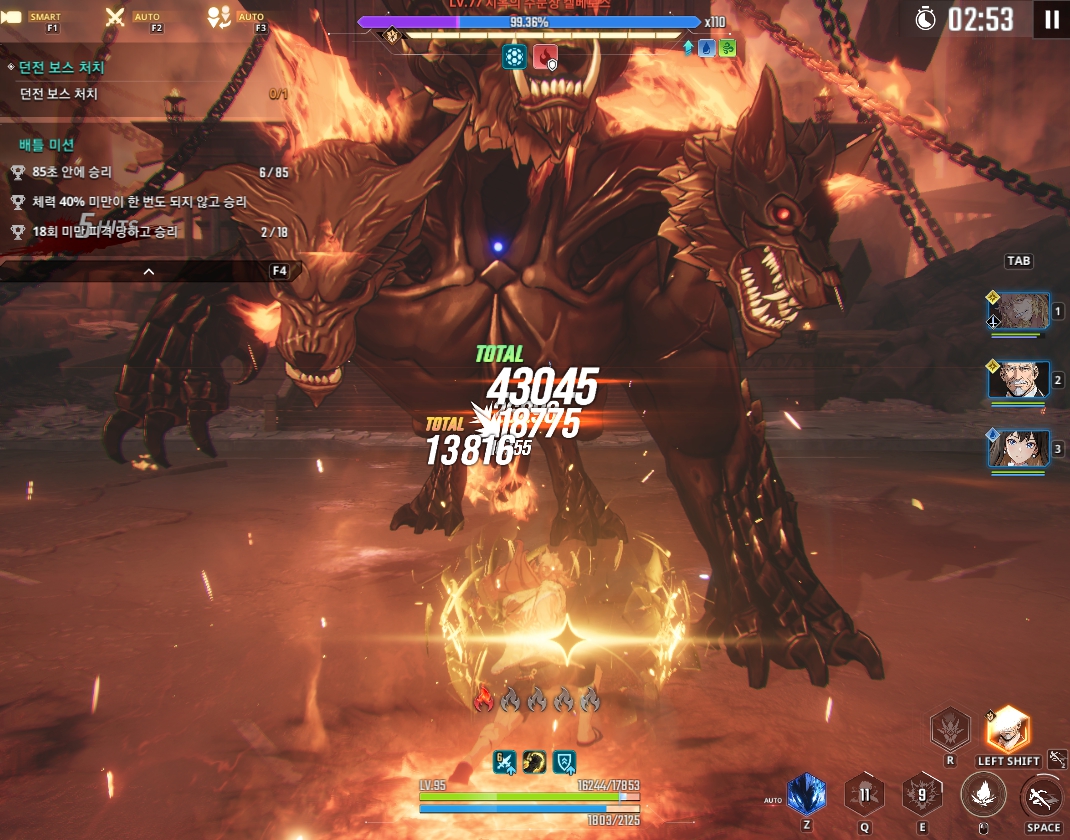
Task: Pause the battle
Action: pos(1051,19)
